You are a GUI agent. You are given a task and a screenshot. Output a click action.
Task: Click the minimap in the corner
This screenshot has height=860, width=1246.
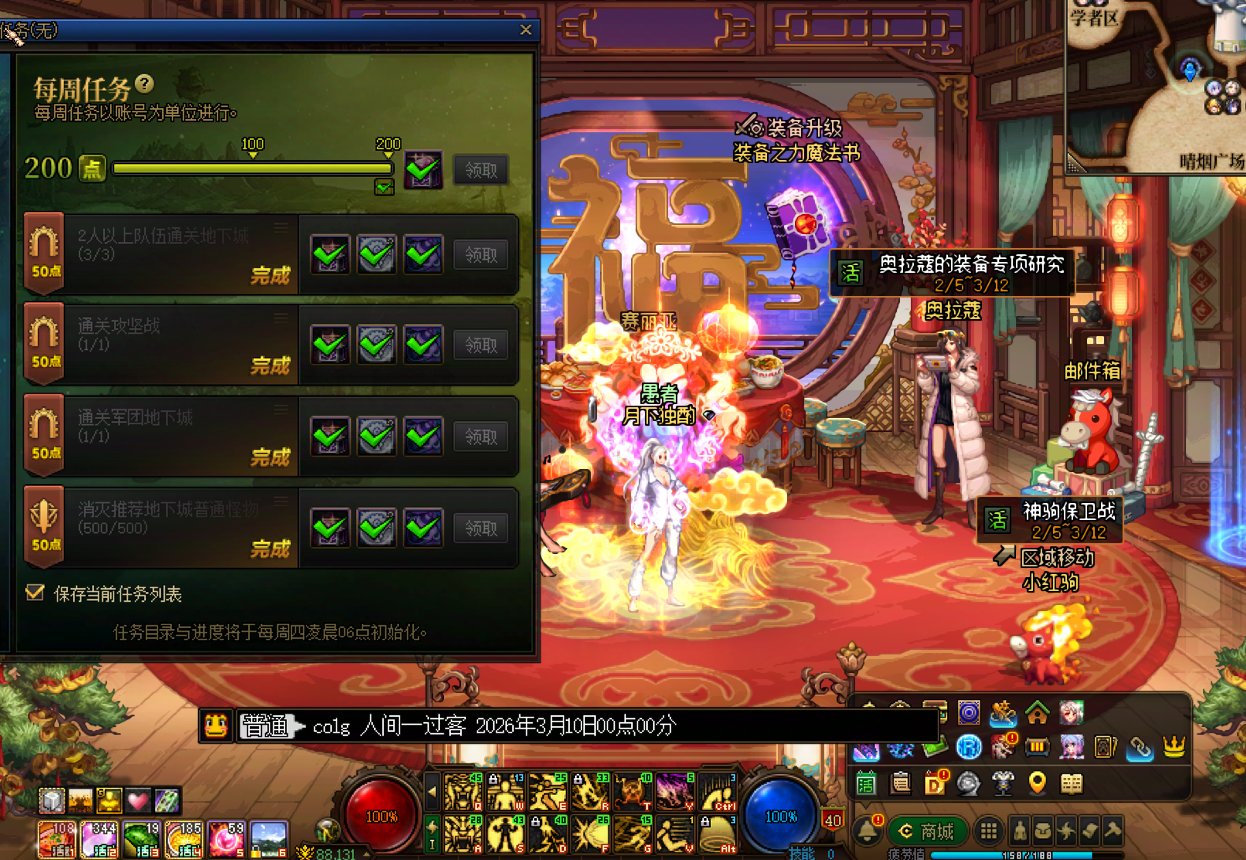1155,85
